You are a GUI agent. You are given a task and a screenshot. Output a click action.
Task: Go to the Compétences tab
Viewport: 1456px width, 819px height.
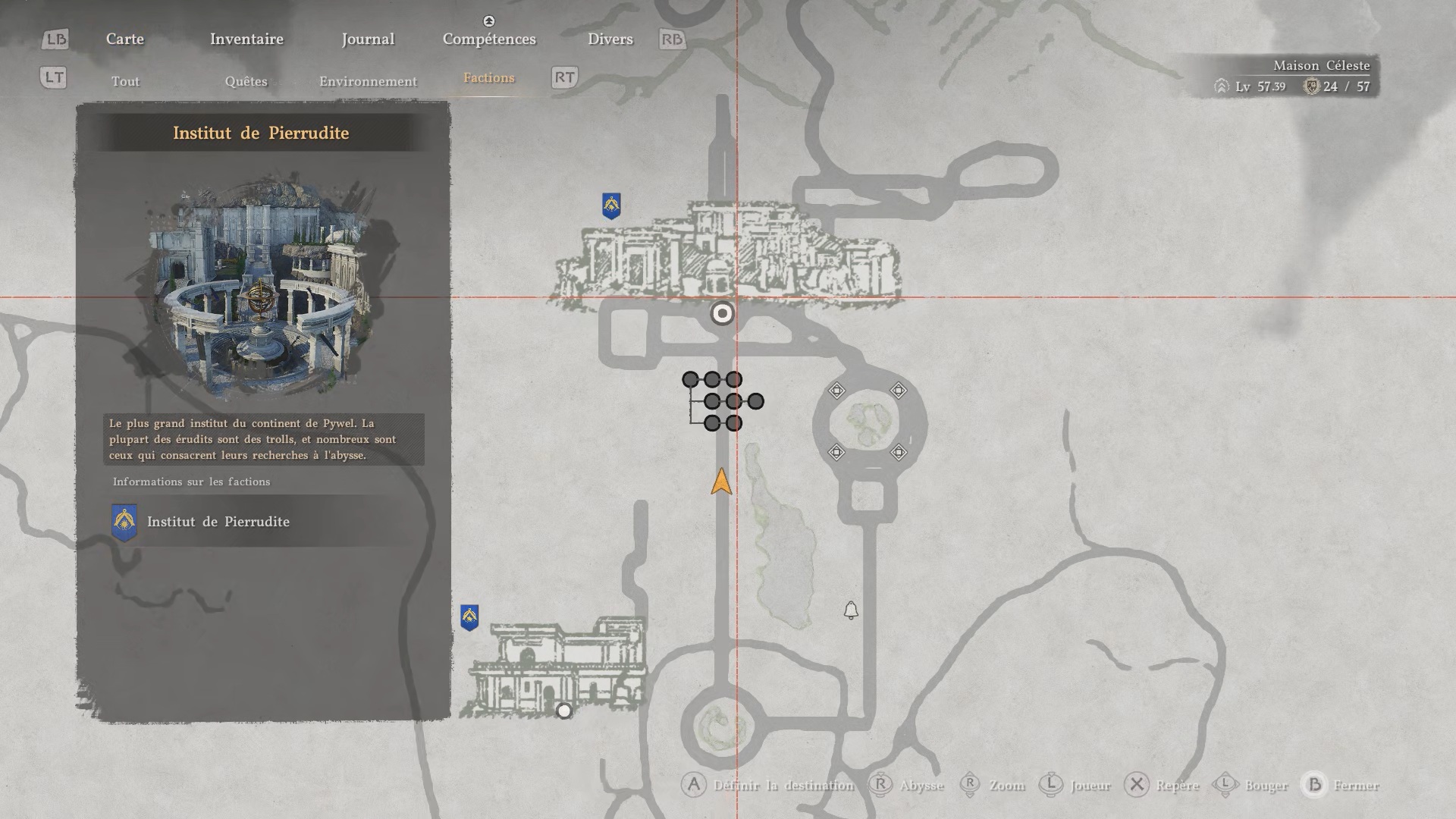489,39
